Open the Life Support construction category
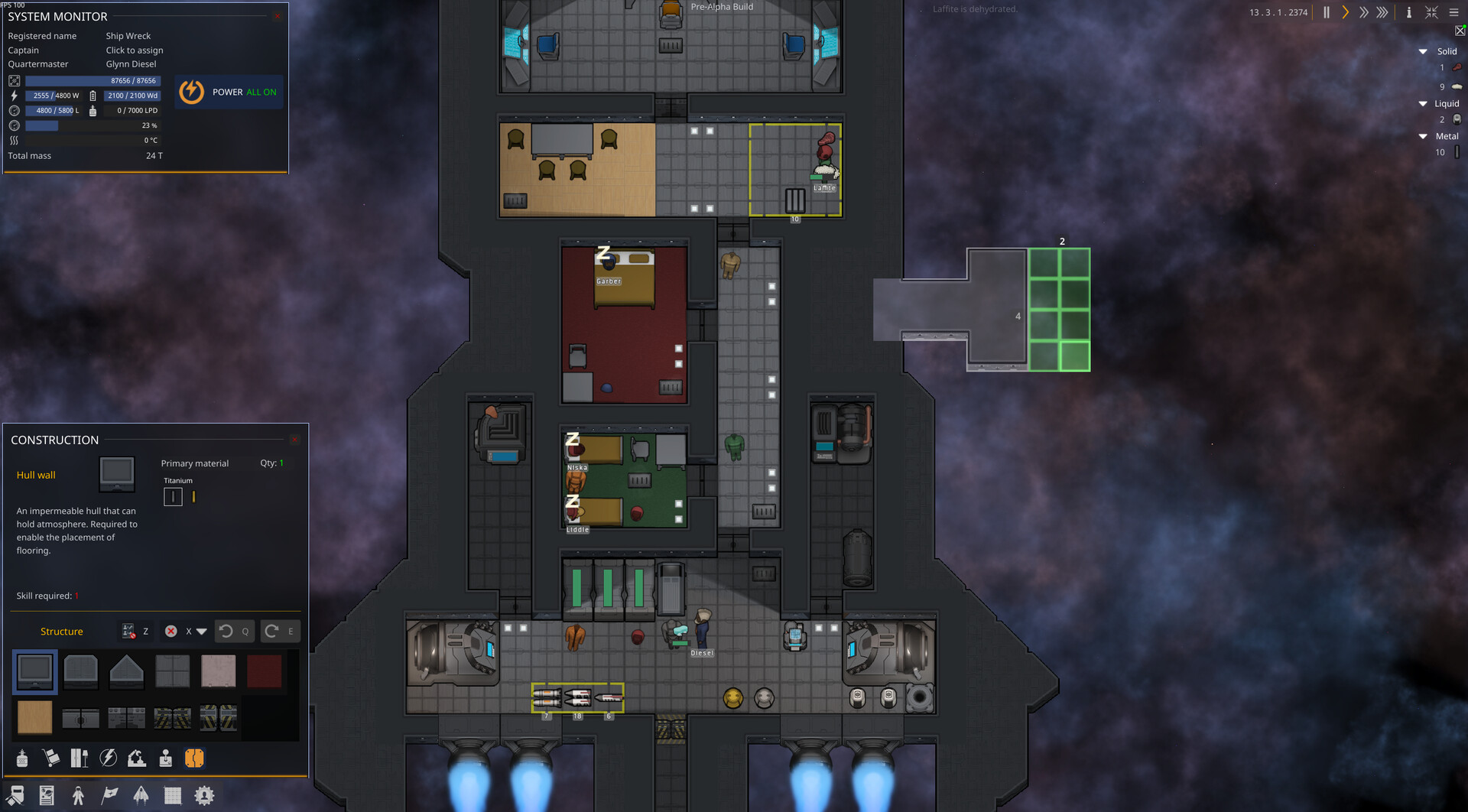The width and height of the screenshot is (1468, 812). coord(22,758)
